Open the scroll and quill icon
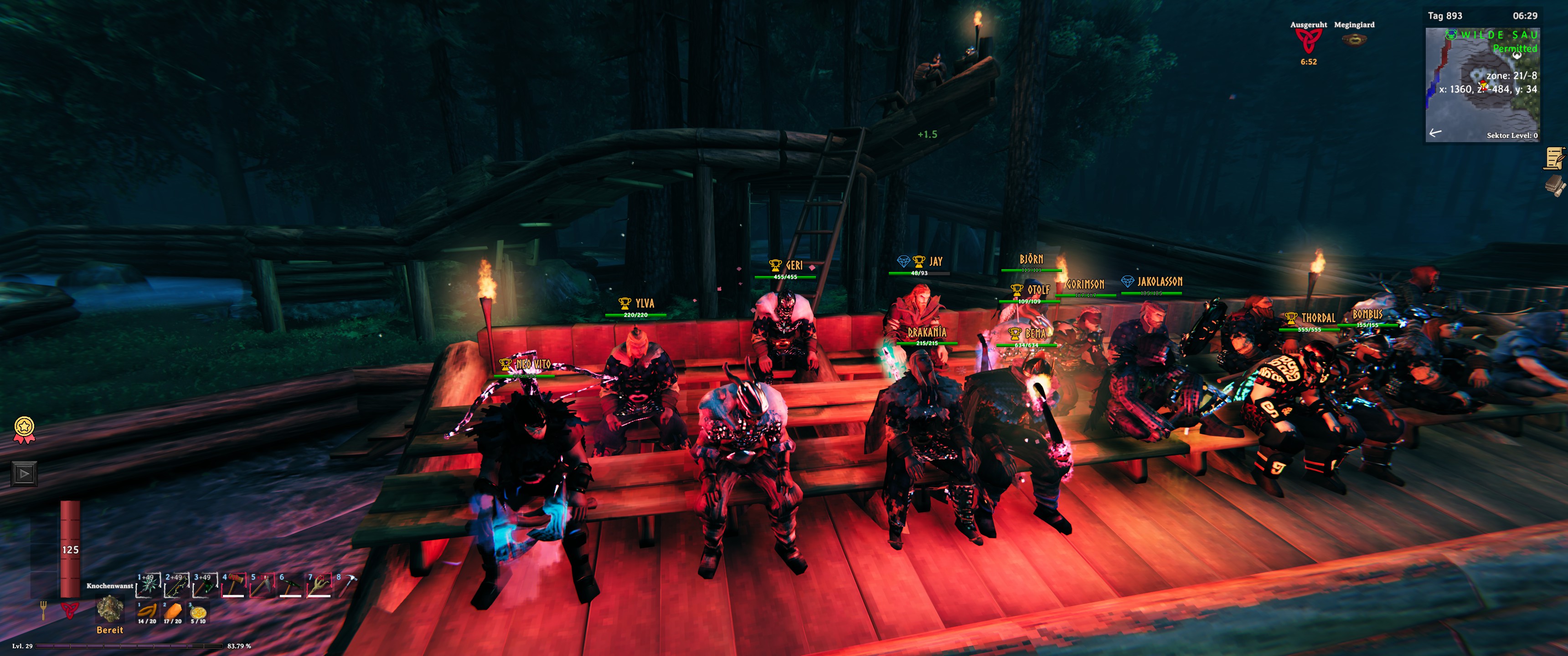The height and width of the screenshot is (656, 1568). (1555, 158)
